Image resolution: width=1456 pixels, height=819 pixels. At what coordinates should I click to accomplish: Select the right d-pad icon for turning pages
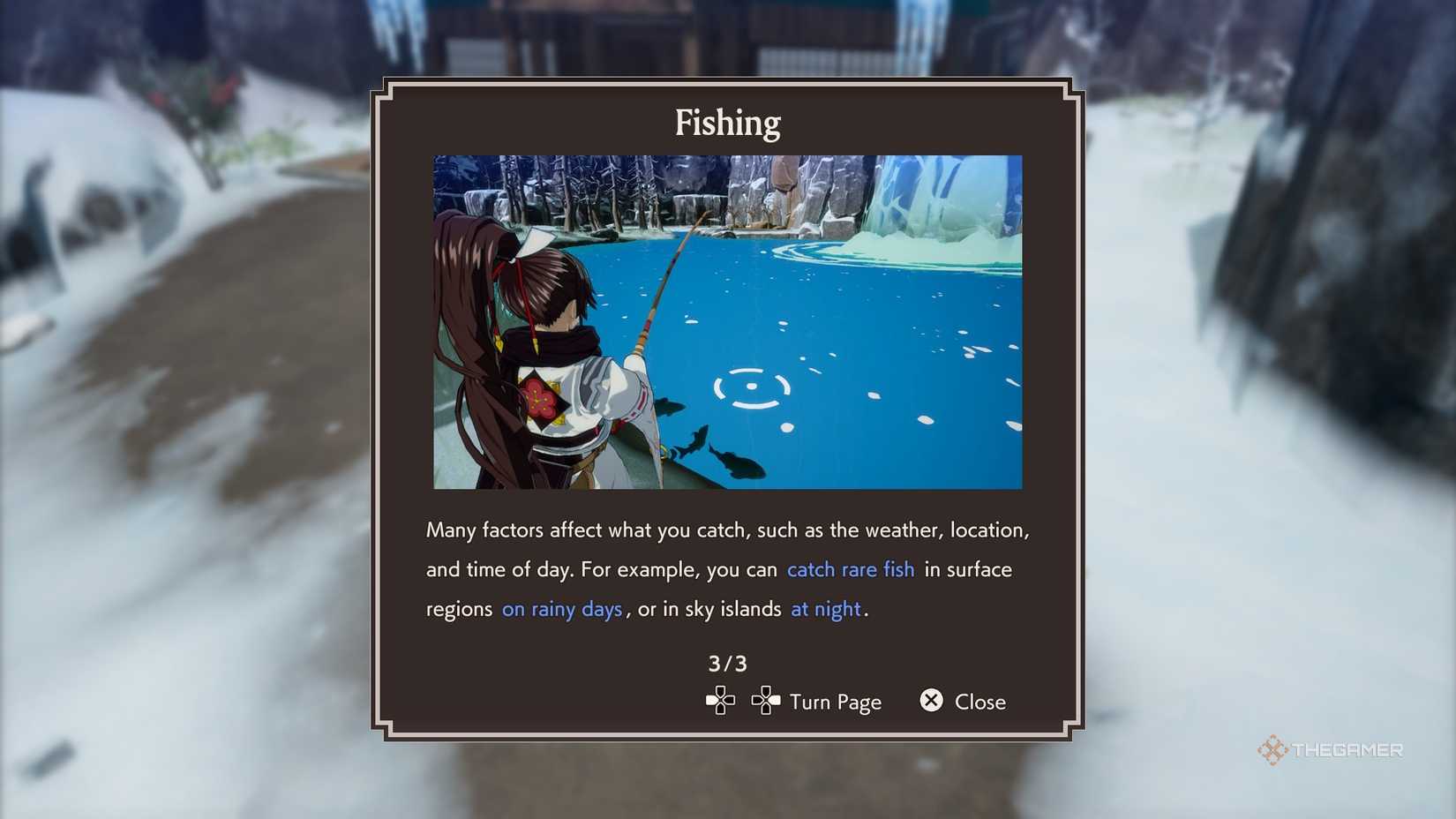coord(766,700)
